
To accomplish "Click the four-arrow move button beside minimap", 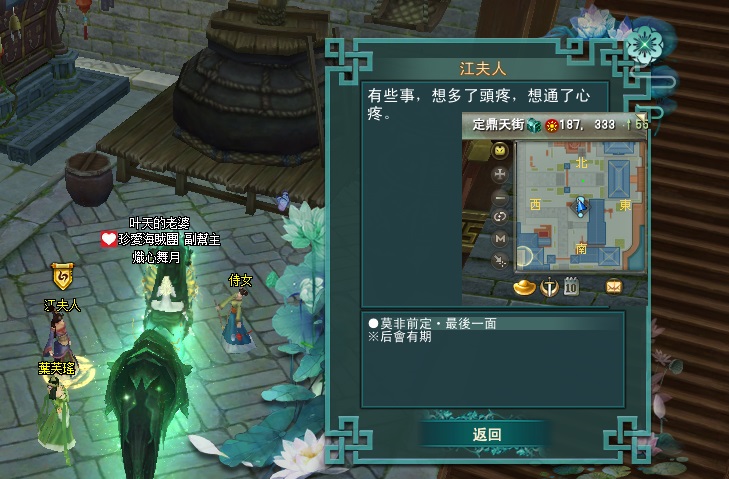I will [x=501, y=174].
